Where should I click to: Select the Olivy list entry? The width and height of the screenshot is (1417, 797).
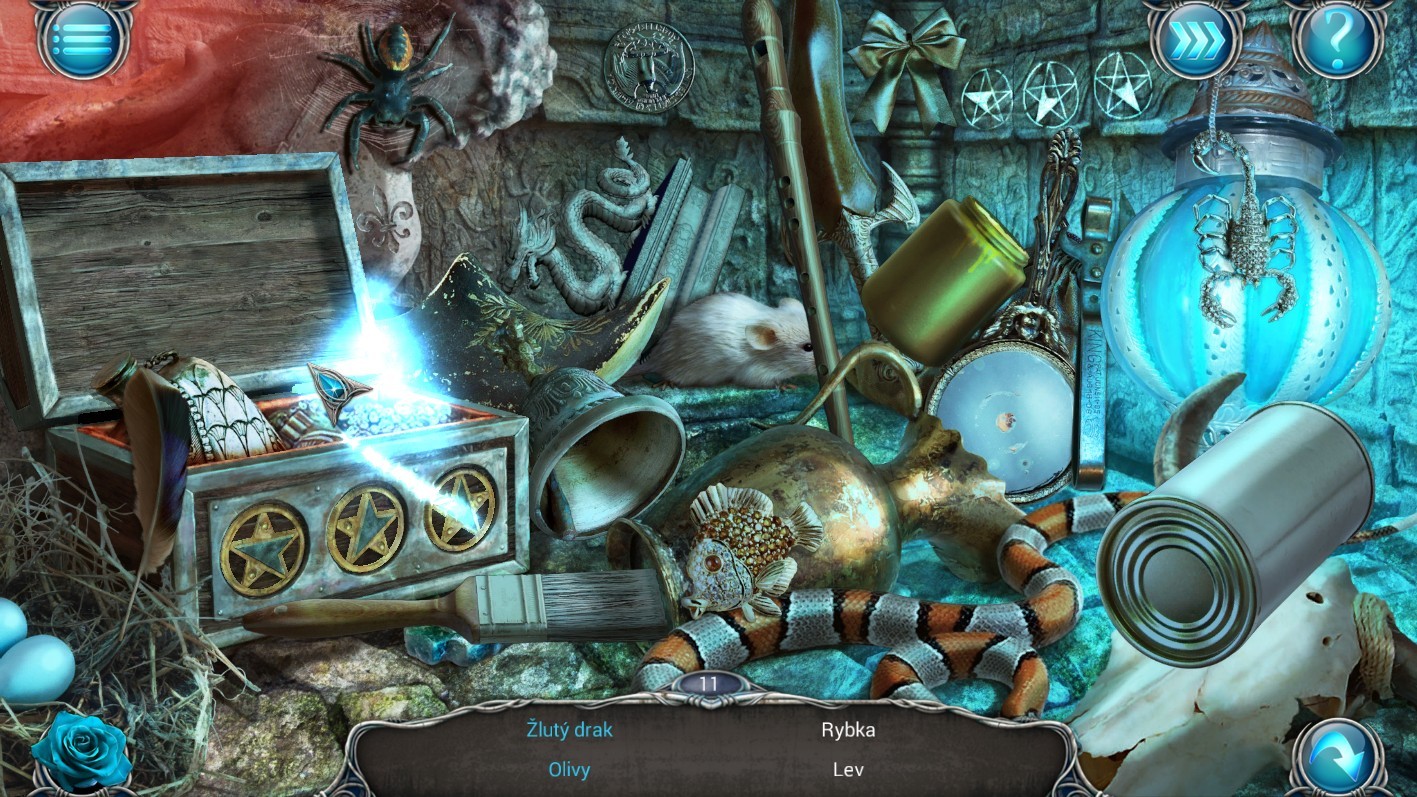point(570,769)
